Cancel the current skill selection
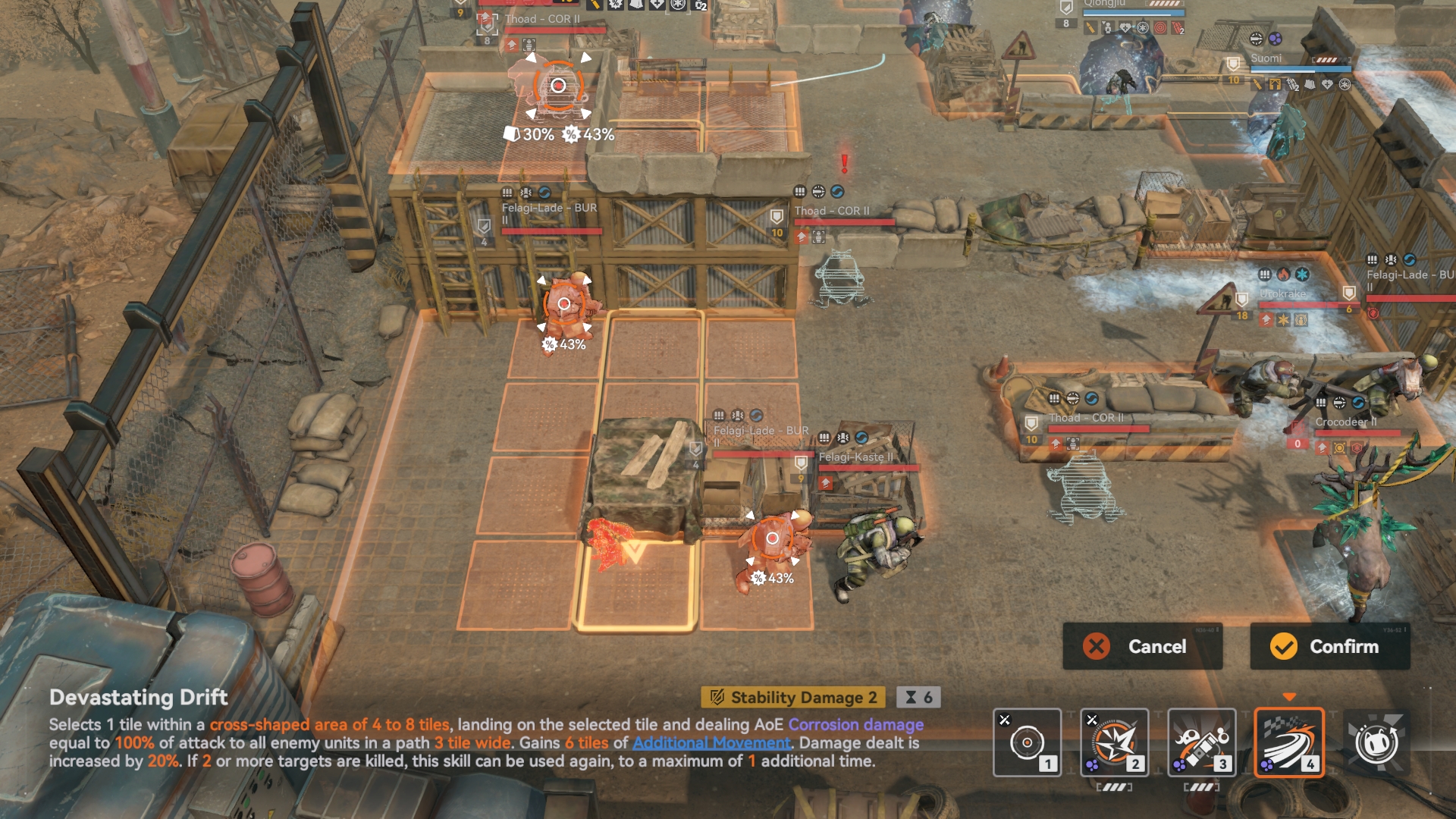The width and height of the screenshot is (1456, 819). 1142,646
